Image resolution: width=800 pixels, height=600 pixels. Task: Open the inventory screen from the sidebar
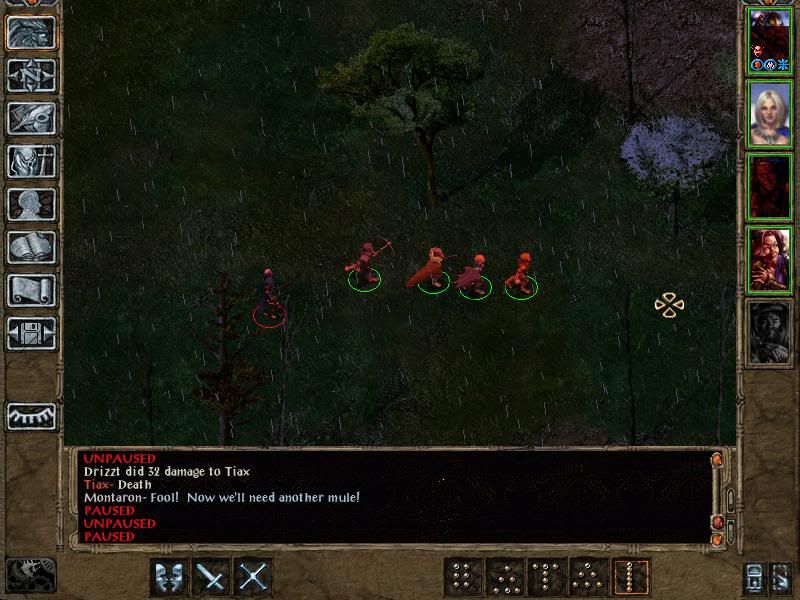point(31,161)
